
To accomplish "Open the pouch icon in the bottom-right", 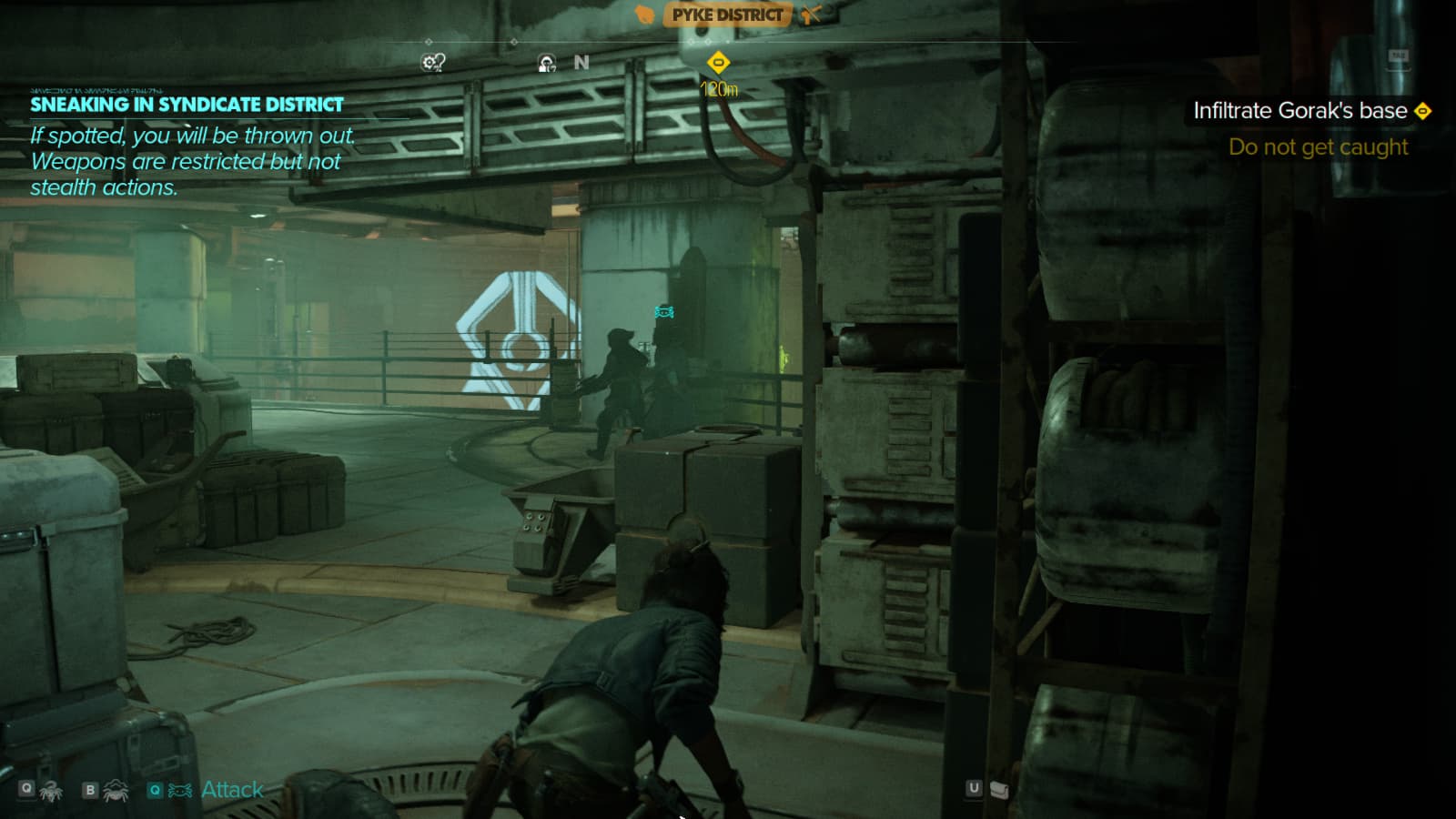I will coord(999,789).
